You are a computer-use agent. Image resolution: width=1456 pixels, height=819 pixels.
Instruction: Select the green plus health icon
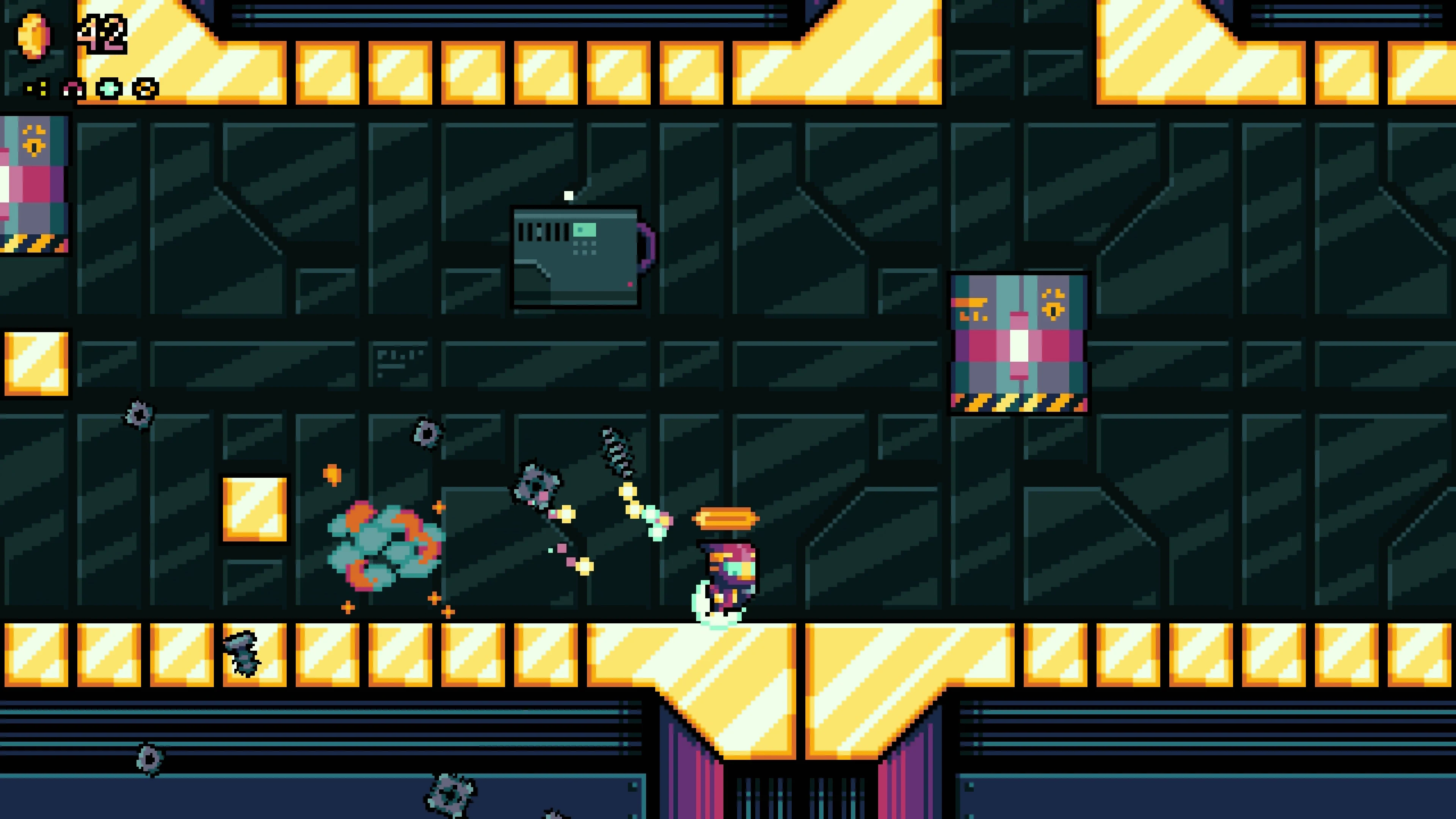pos(110,89)
